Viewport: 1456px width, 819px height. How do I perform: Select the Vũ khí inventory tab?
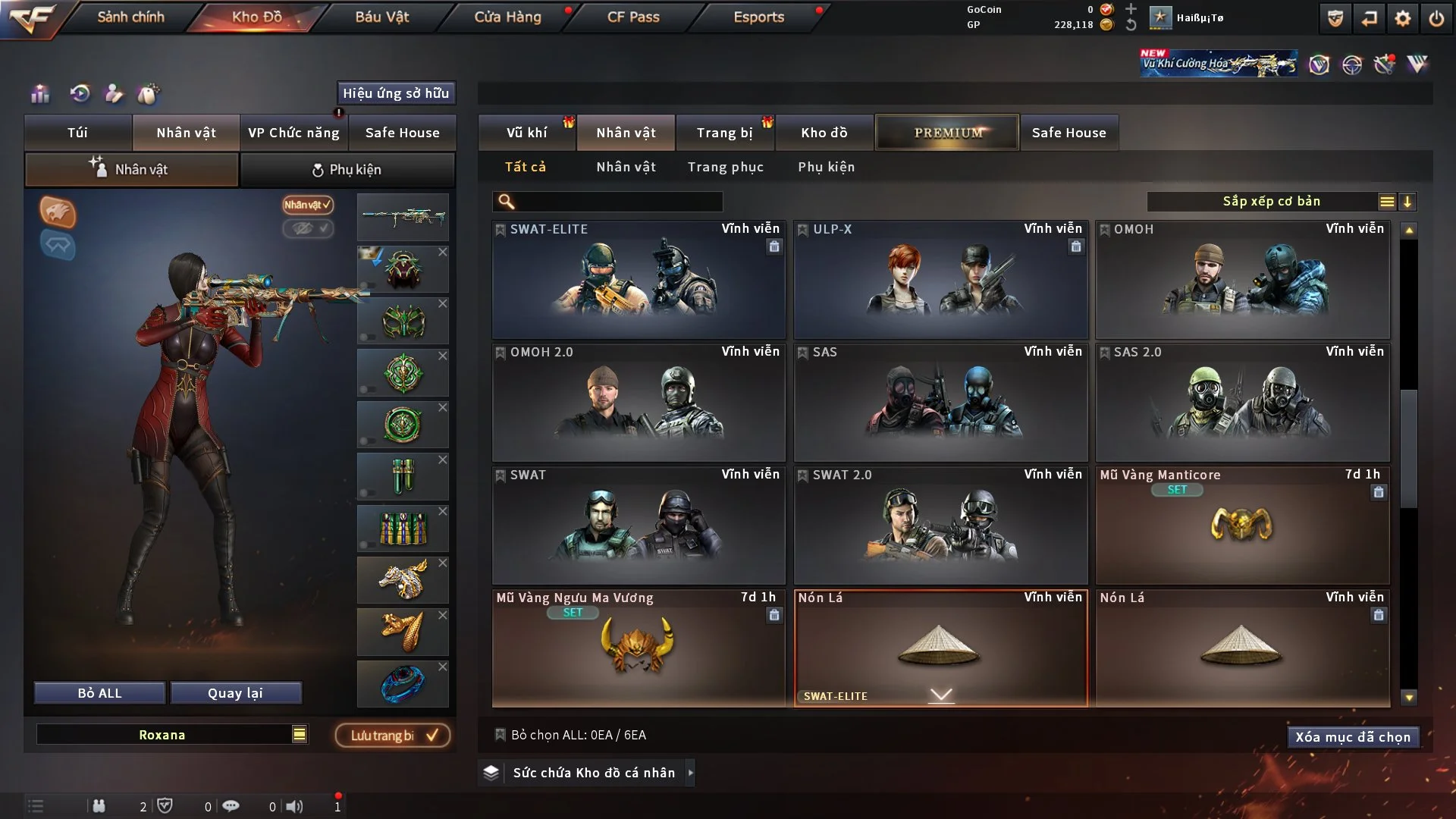[526, 133]
